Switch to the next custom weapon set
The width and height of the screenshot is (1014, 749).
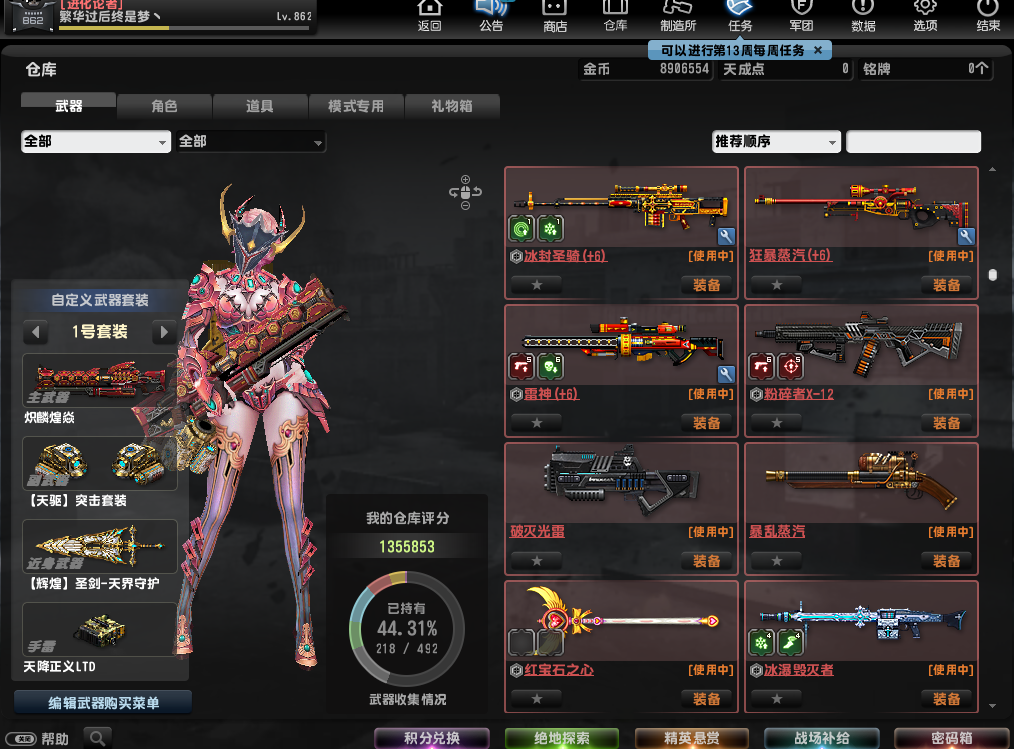pyautogui.click(x=165, y=332)
